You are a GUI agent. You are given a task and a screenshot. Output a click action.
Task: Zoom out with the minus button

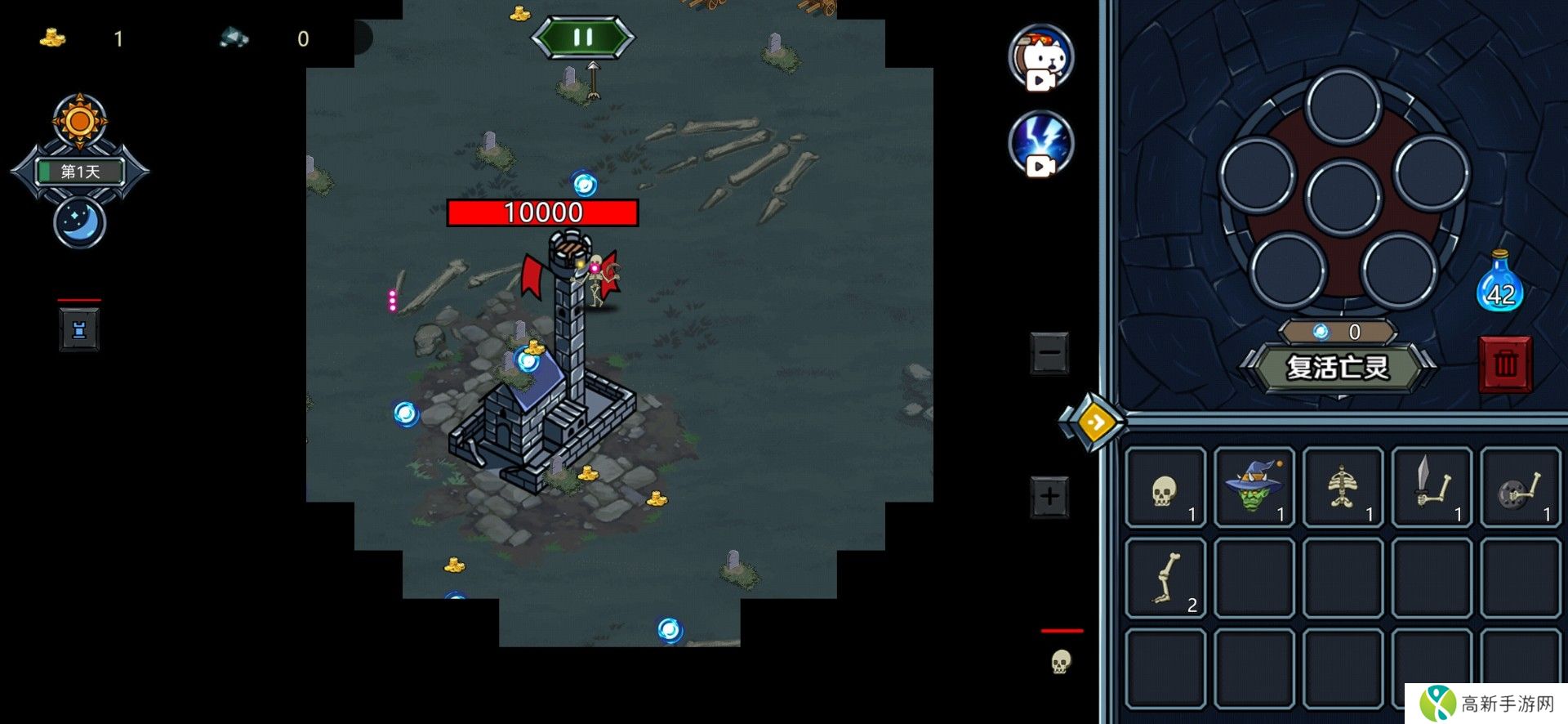(x=1049, y=353)
